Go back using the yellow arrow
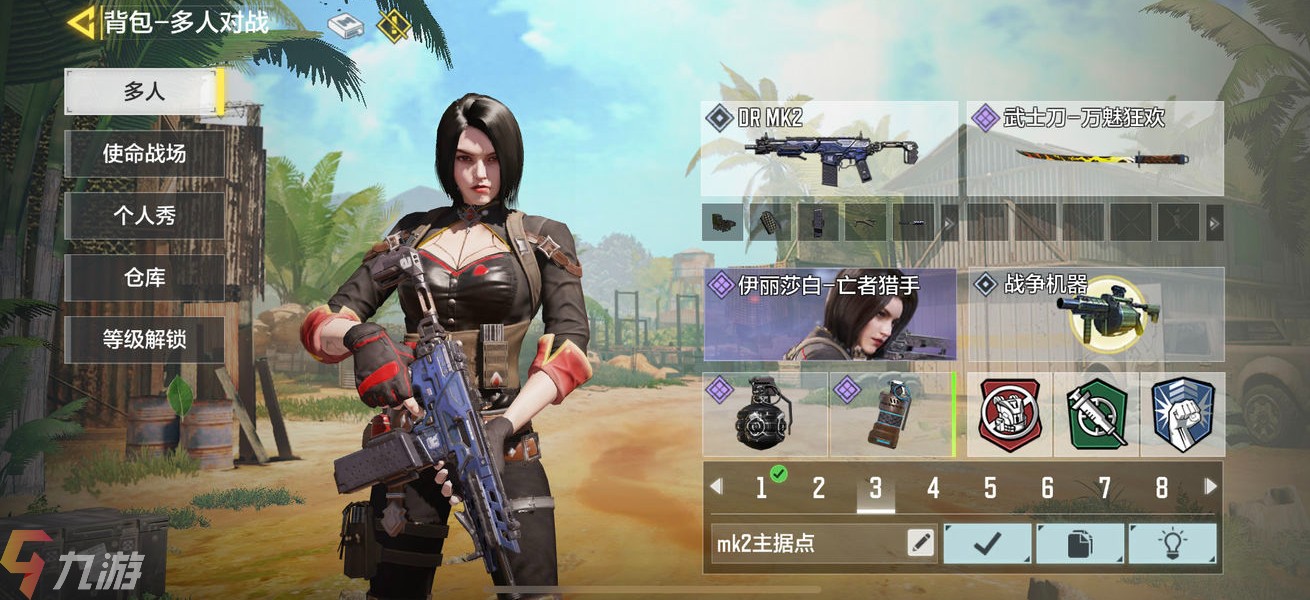 click(x=81, y=21)
